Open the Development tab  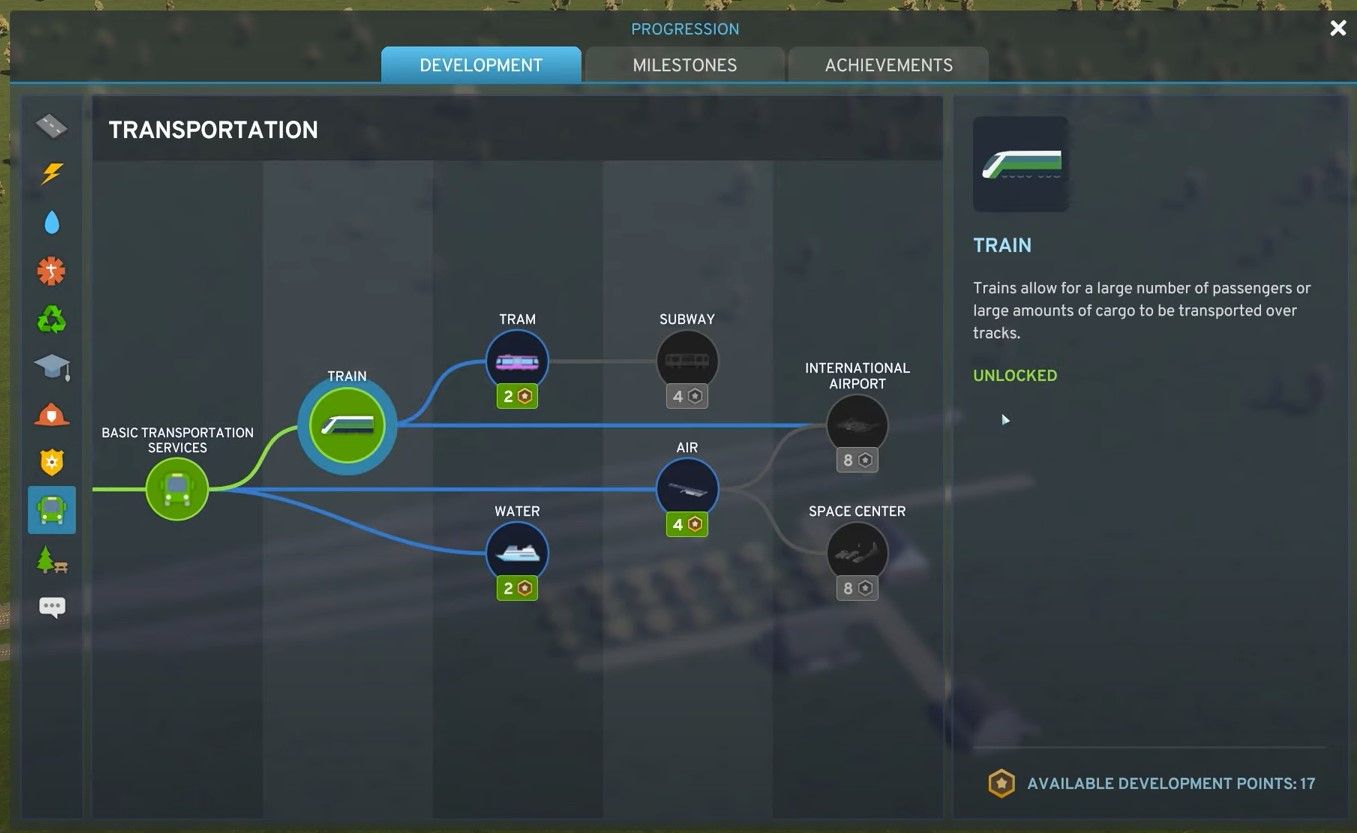(x=480, y=64)
